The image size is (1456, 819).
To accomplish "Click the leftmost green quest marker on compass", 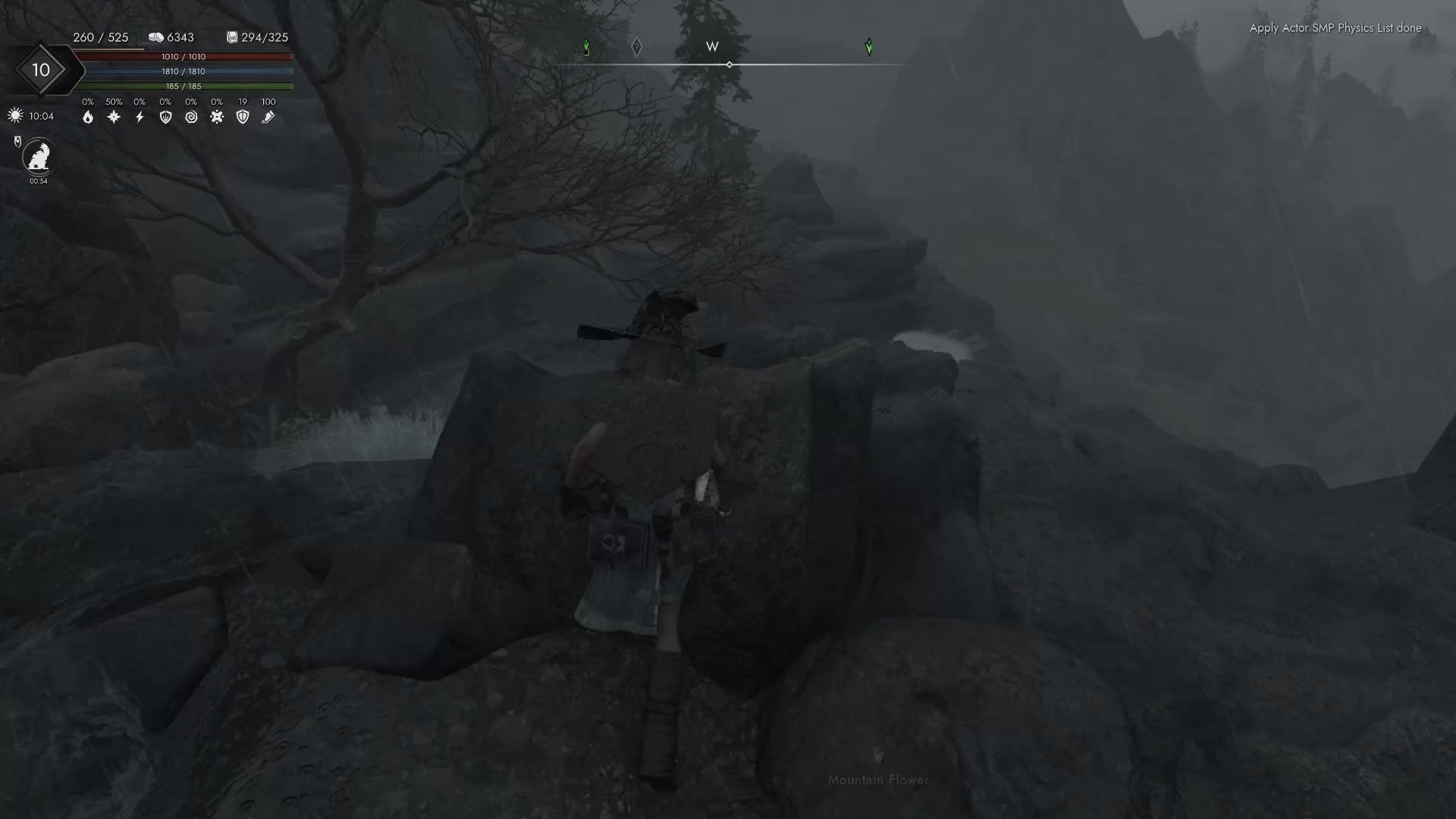I will pyautogui.click(x=586, y=47).
